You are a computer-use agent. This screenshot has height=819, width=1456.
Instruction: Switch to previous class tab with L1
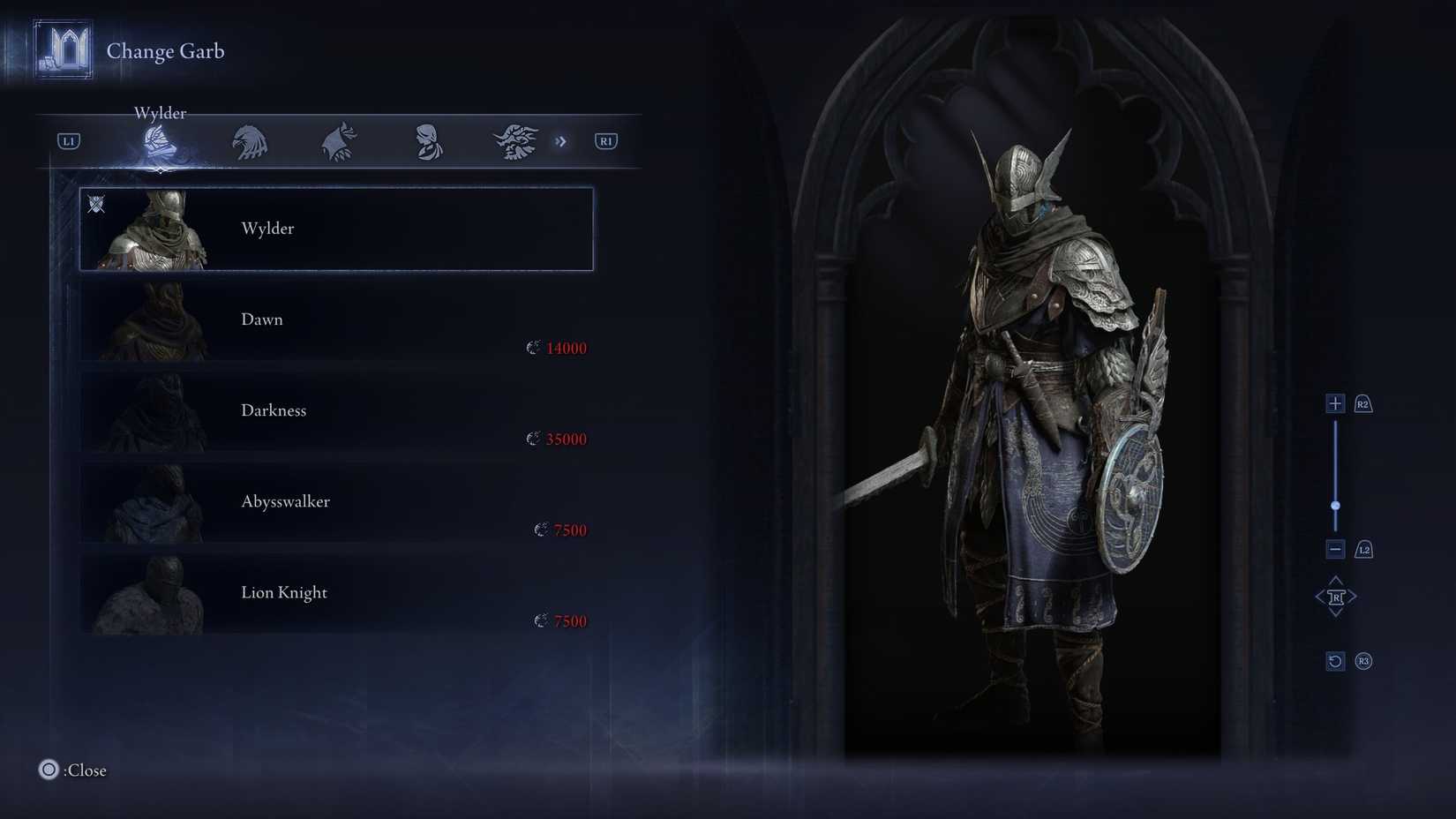(67, 140)
